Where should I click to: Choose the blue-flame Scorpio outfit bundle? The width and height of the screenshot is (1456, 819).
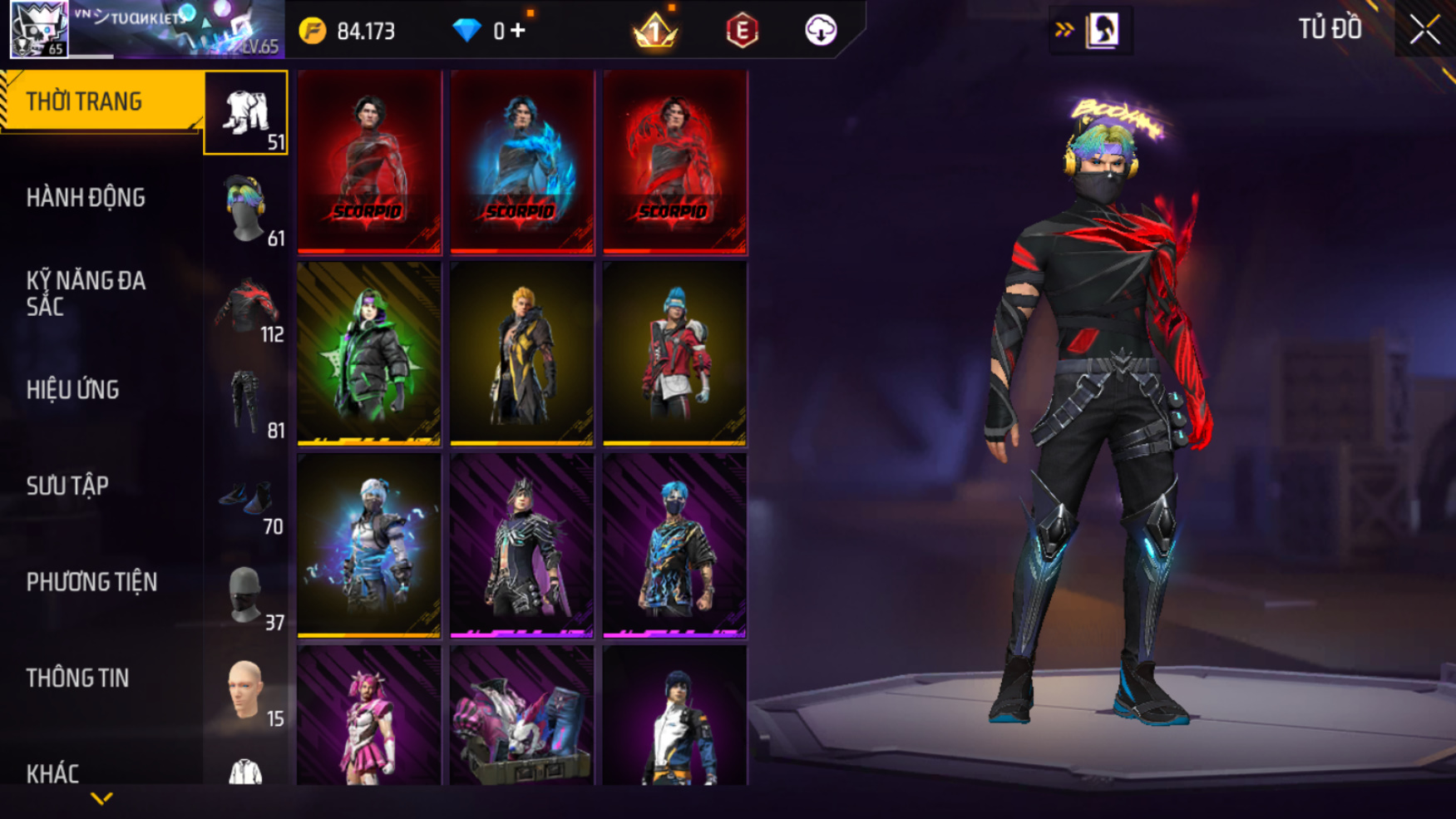click(x=522, y=162)
